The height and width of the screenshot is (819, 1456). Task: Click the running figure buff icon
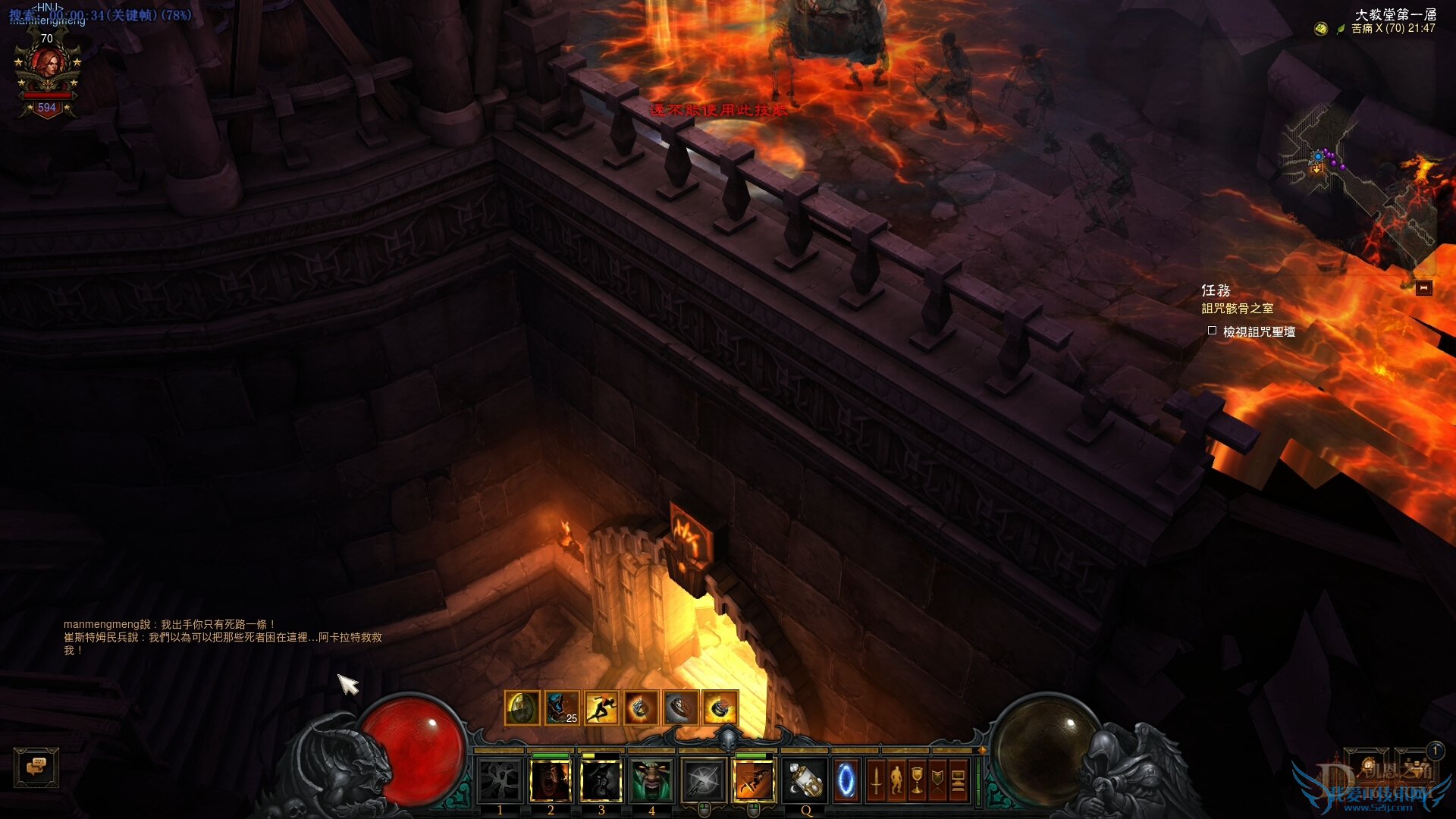coord(601,708)
